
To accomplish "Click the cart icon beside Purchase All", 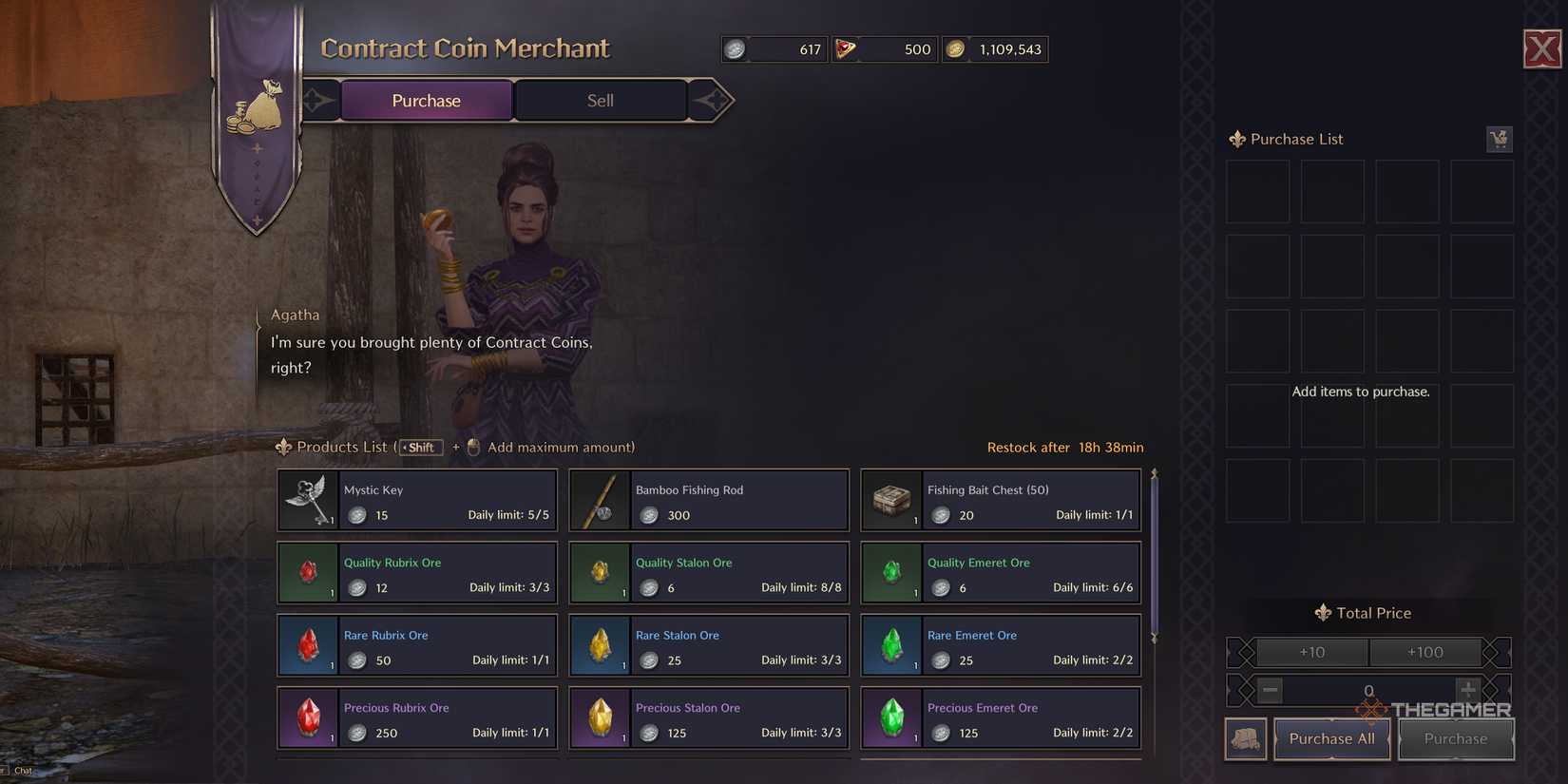I will (1245, 738).
